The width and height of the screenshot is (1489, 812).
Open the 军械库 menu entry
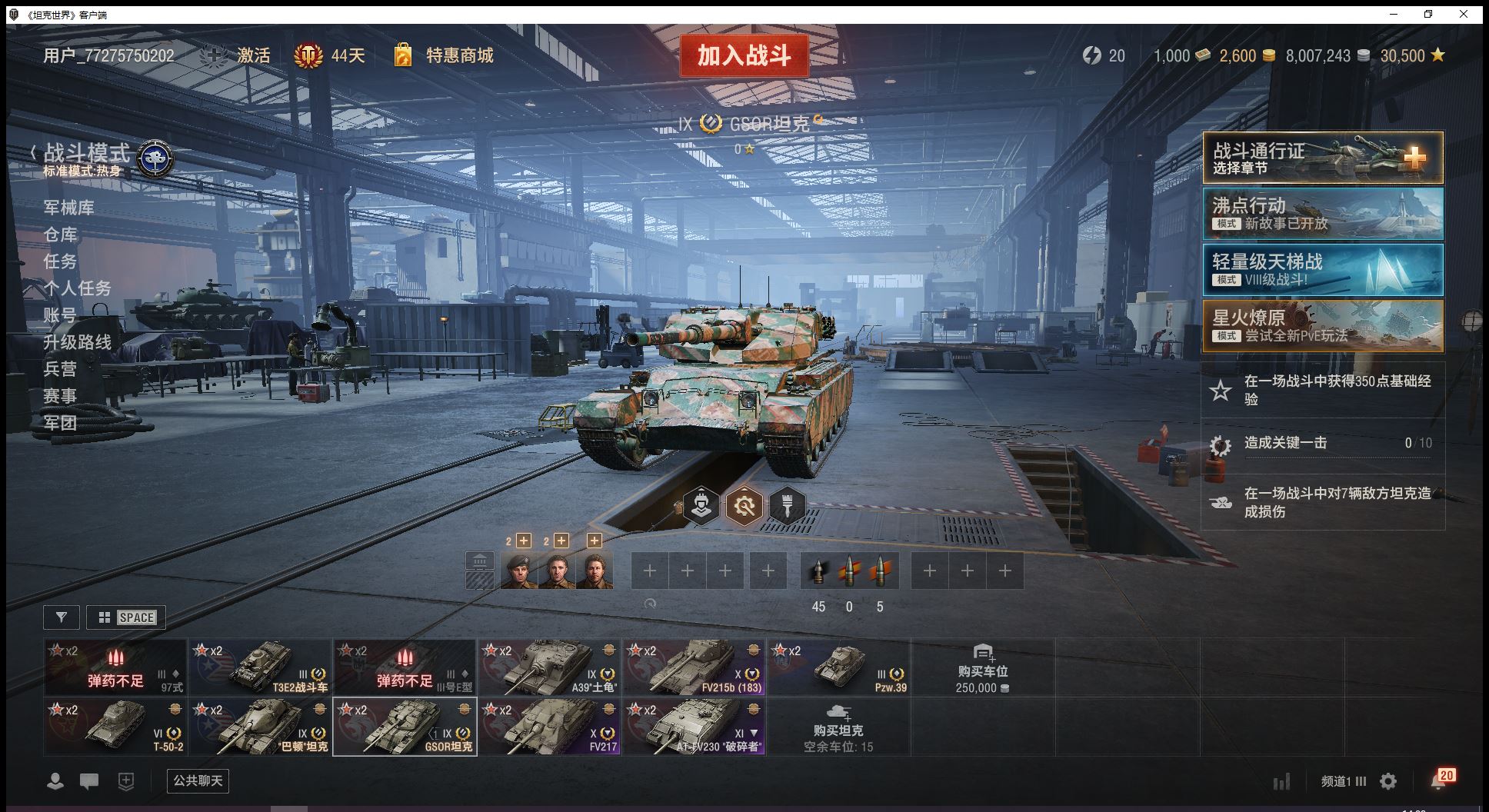pyautogui.click(x=68, y=208)
